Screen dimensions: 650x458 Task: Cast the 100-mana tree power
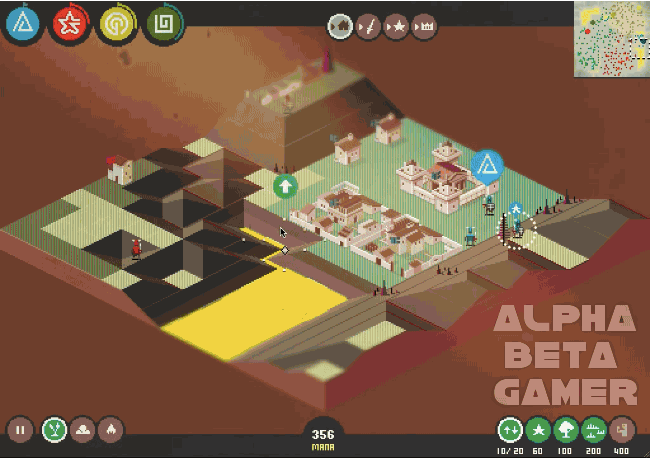point(566,430)
